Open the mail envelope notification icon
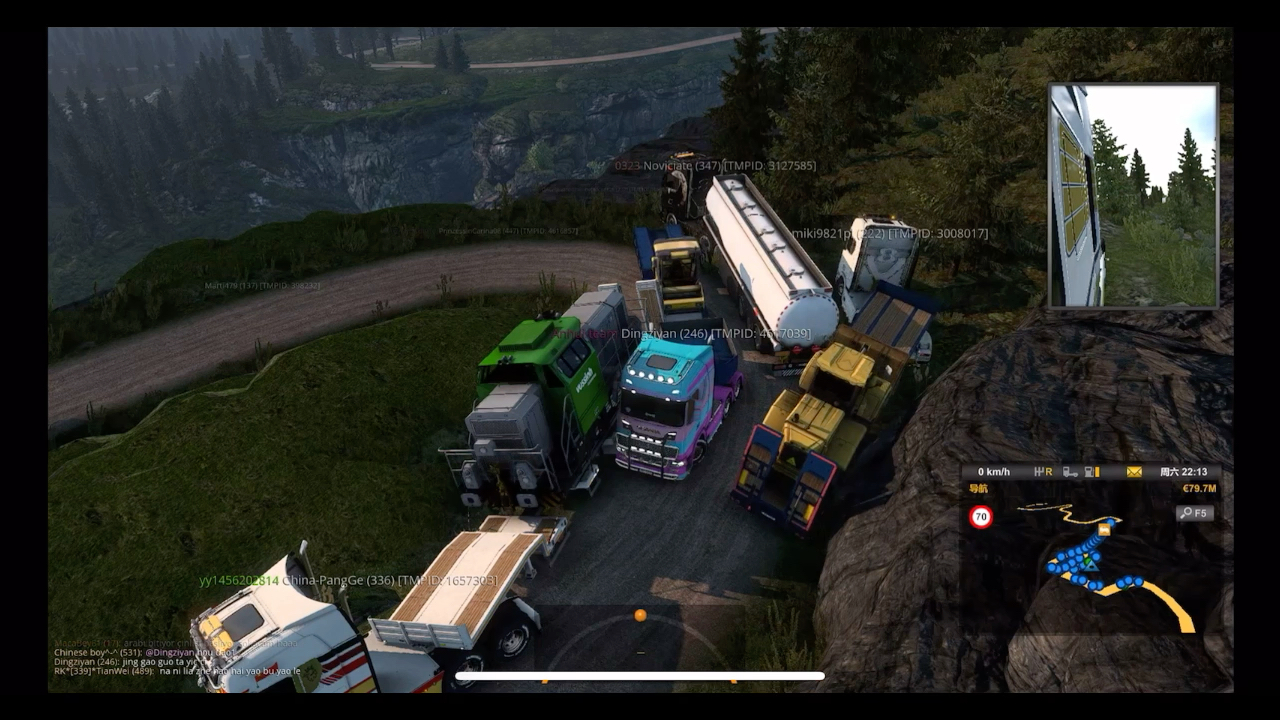This screenshot has height=720, width=1280. pyautogui.click(x=1134, y=472)
